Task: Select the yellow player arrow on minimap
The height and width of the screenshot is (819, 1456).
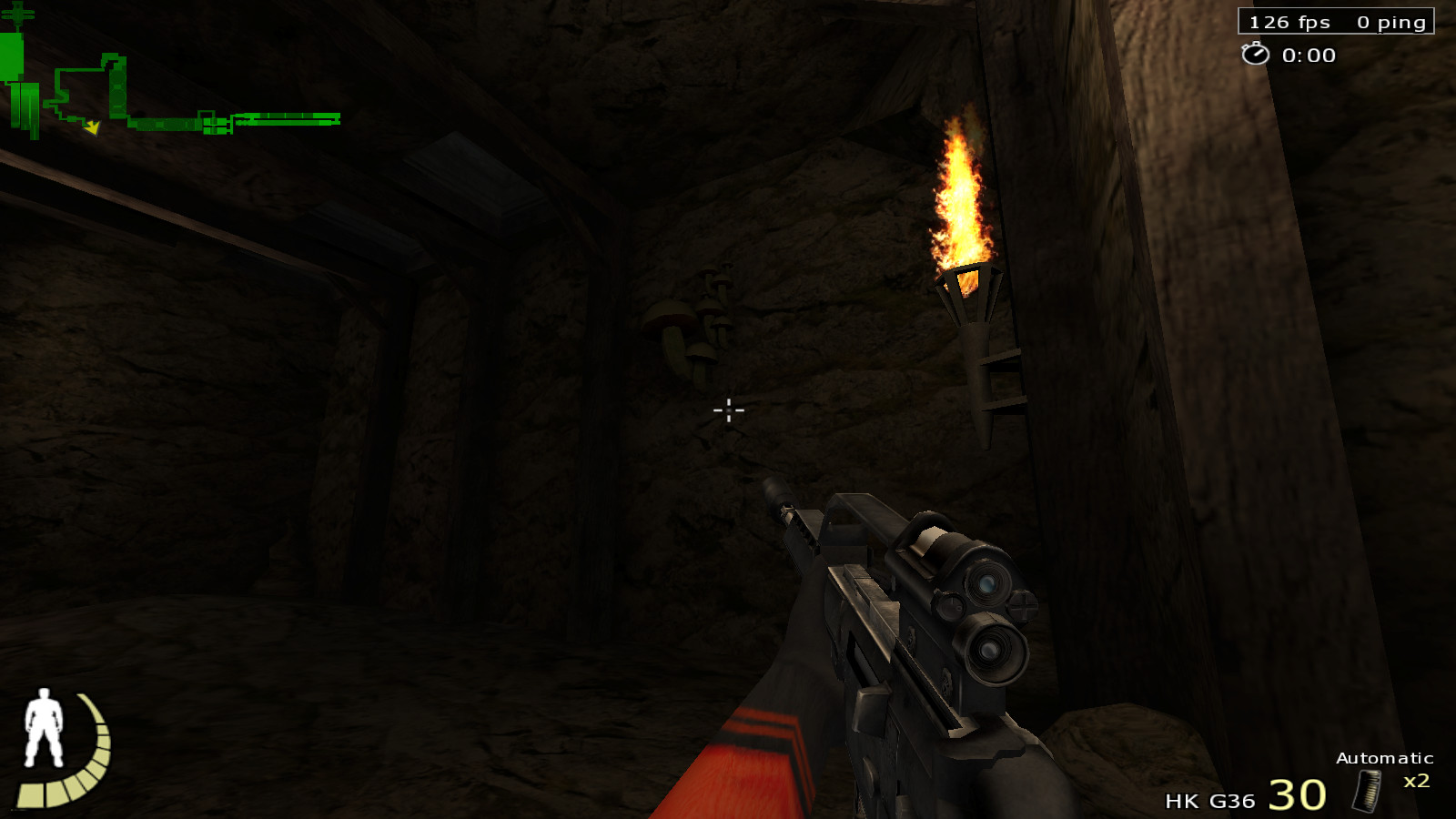Action: [92, 127]
